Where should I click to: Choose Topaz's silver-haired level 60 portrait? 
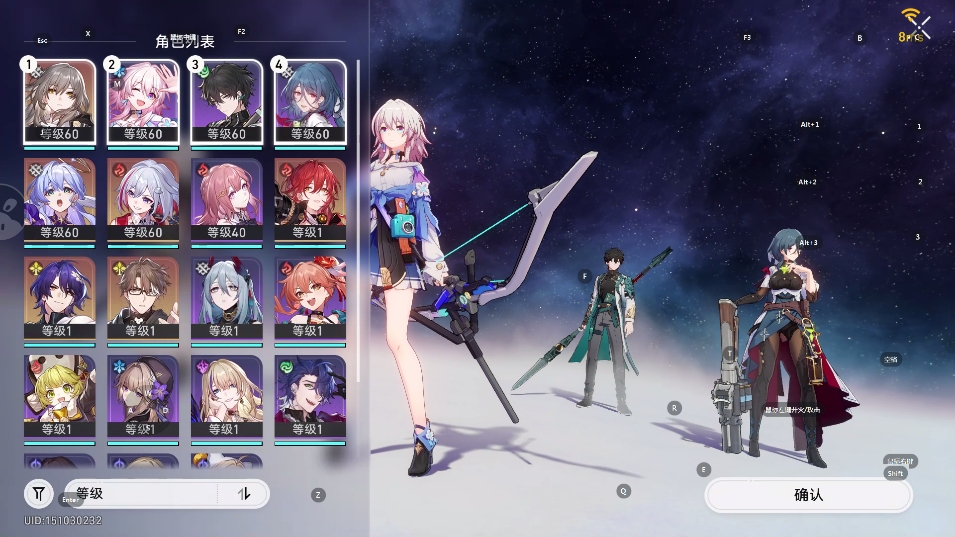142,200
